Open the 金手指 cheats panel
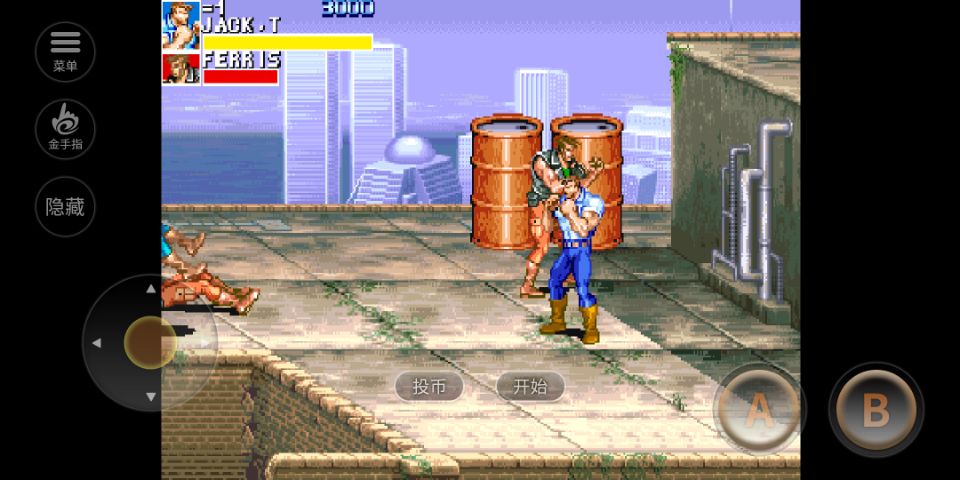 coord(65,129)
